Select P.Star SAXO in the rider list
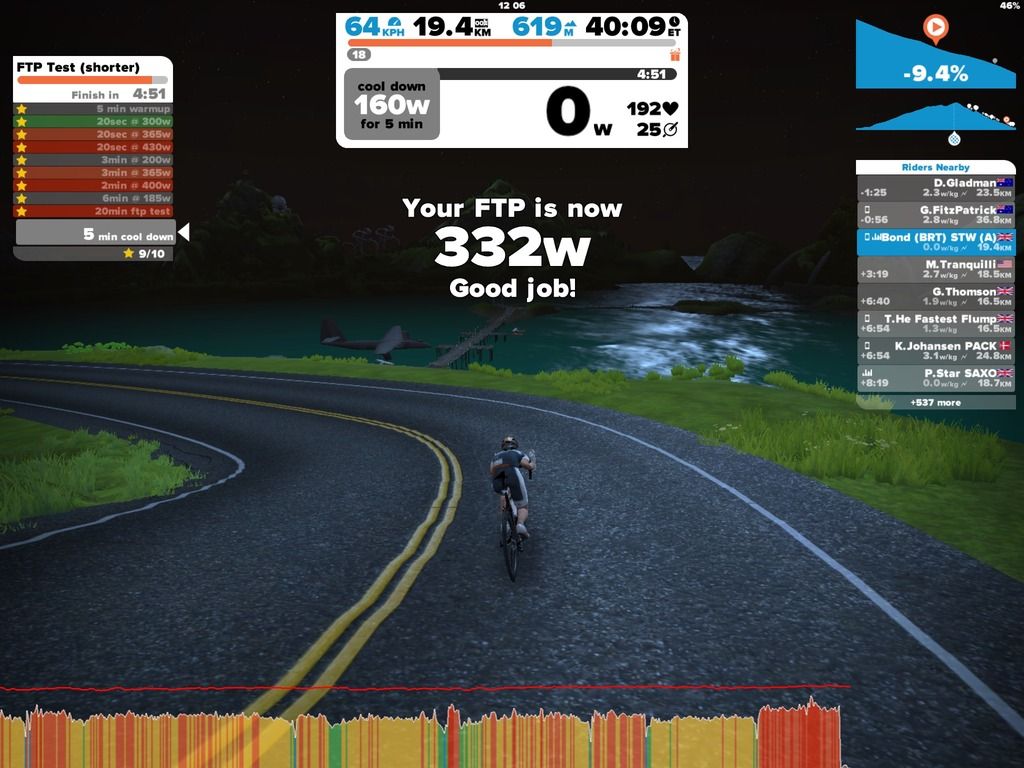 pyautogui.click(x=935, y=377)
